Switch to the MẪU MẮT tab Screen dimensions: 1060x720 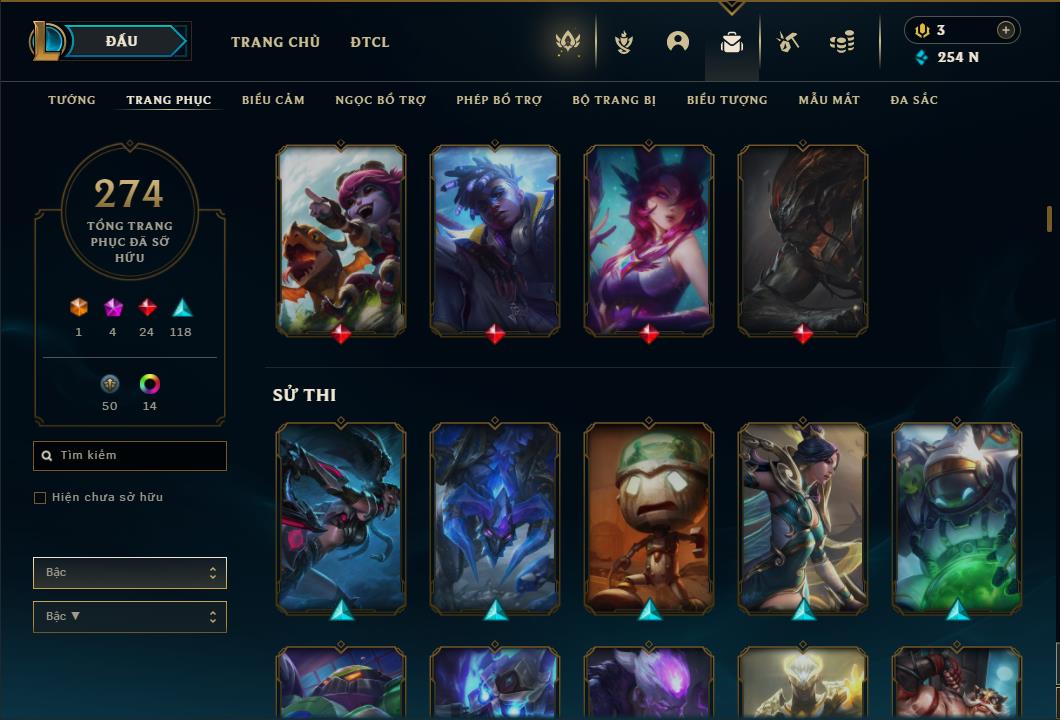click(x=829, y=100)
